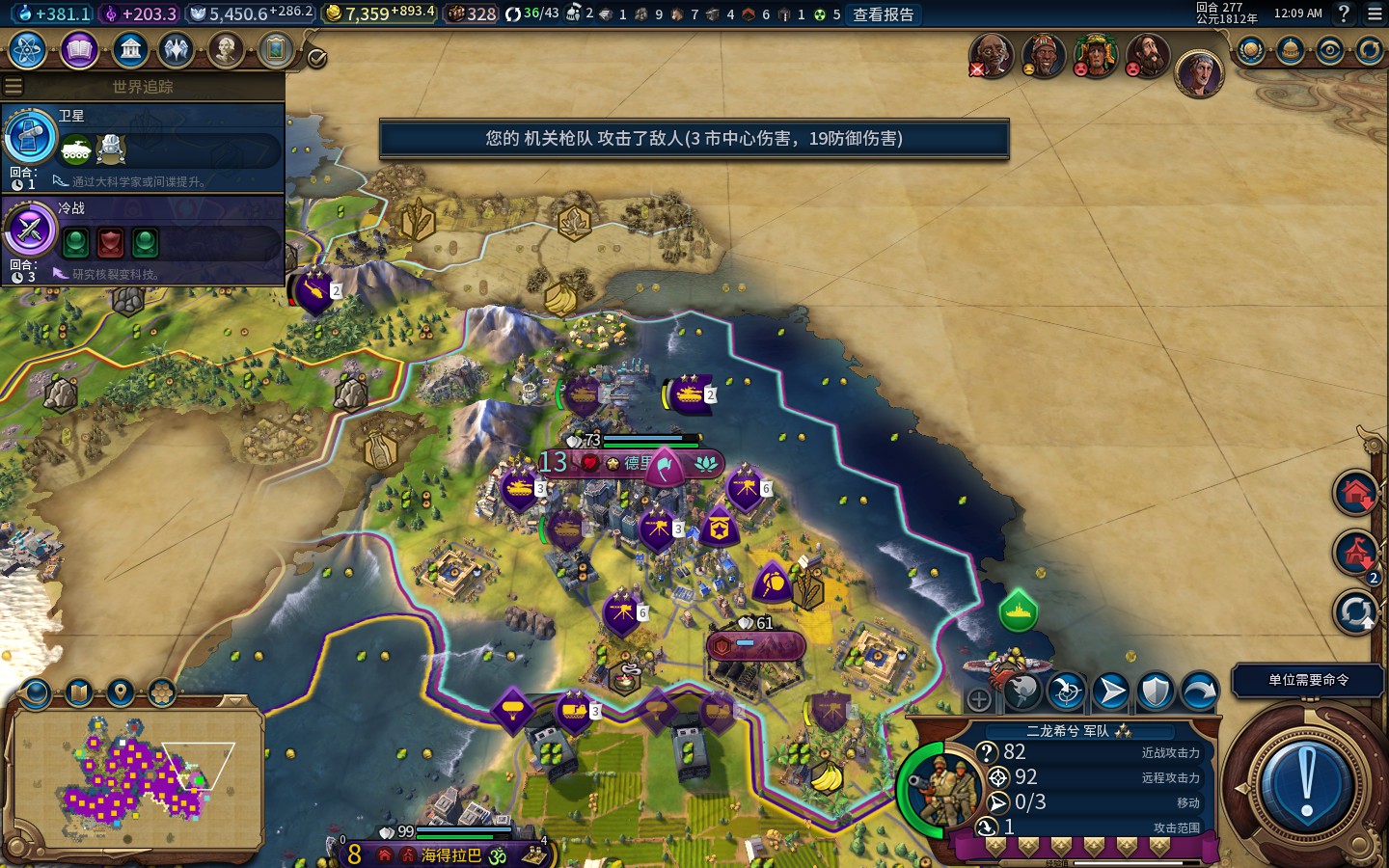Open the main game menu icon
1389x868 pixels.
(x=1375, y=14)
